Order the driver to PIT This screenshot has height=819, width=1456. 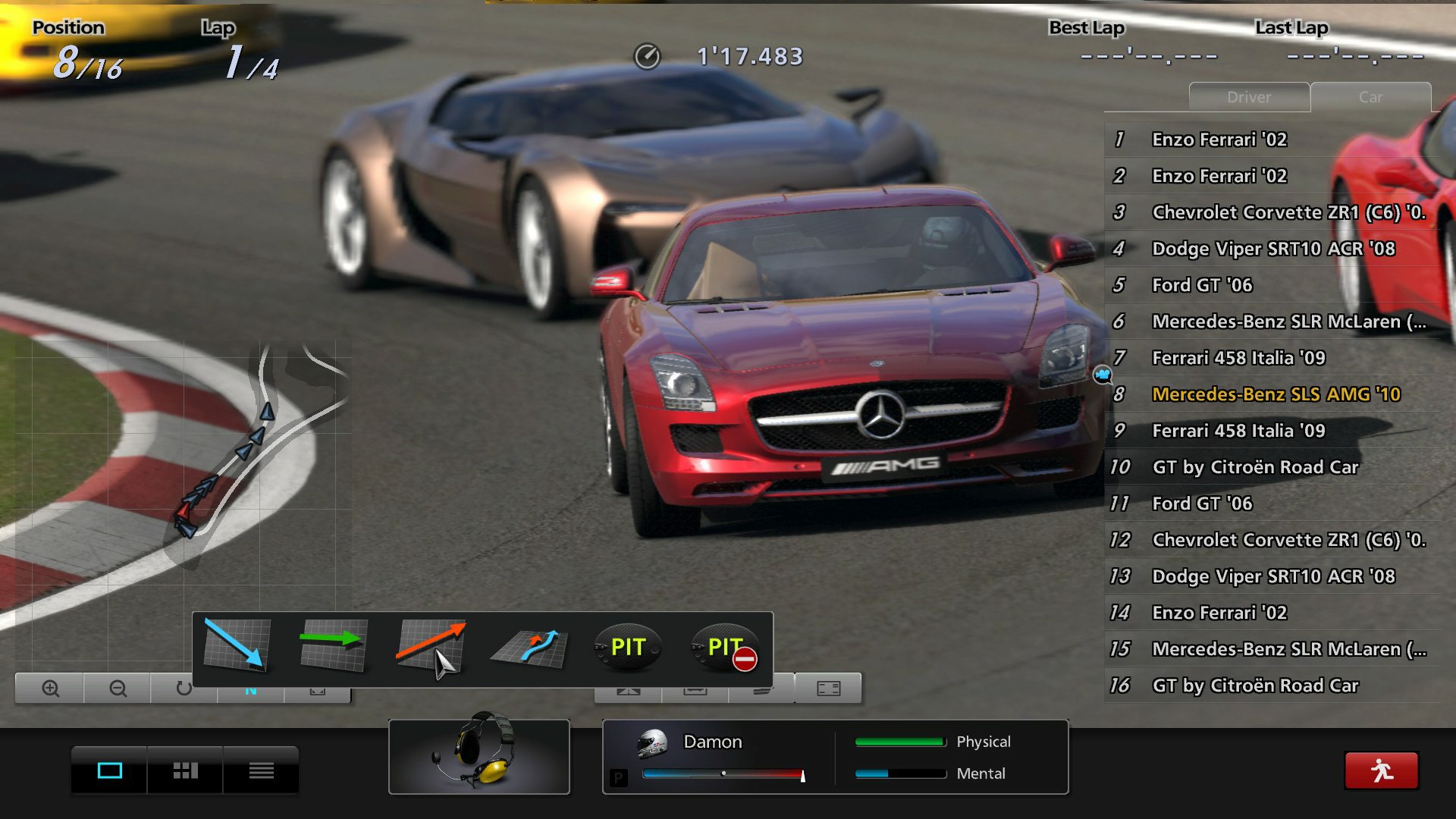coord(629,646)
